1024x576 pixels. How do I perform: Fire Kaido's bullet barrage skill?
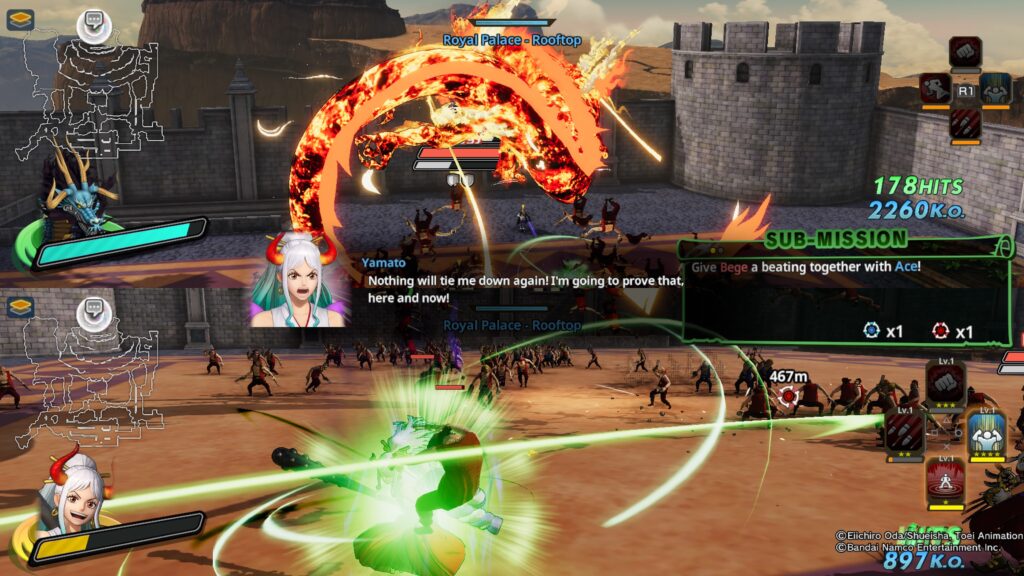coord(965,123)
